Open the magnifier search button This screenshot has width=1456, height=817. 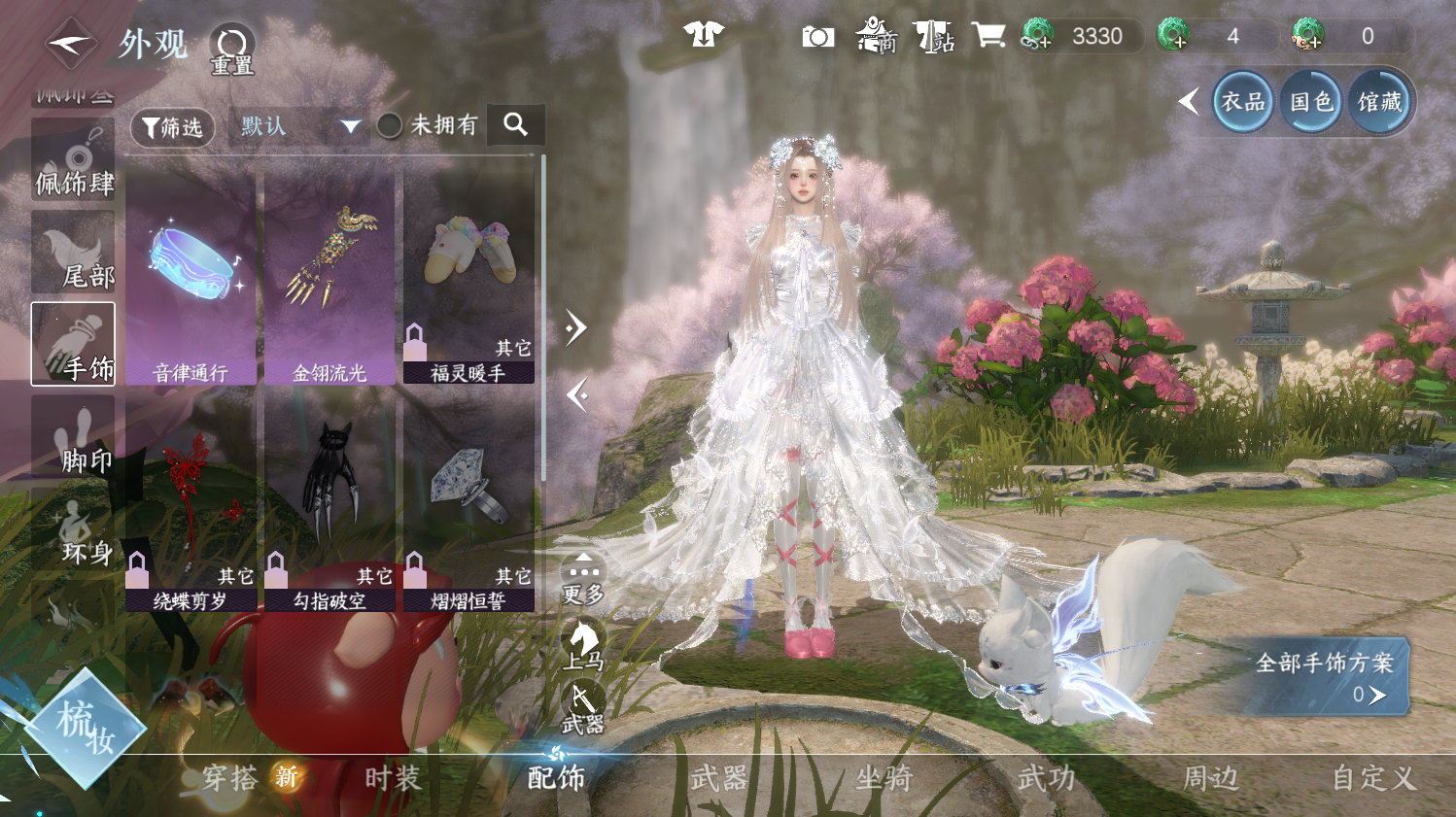[x=515, y=124]
